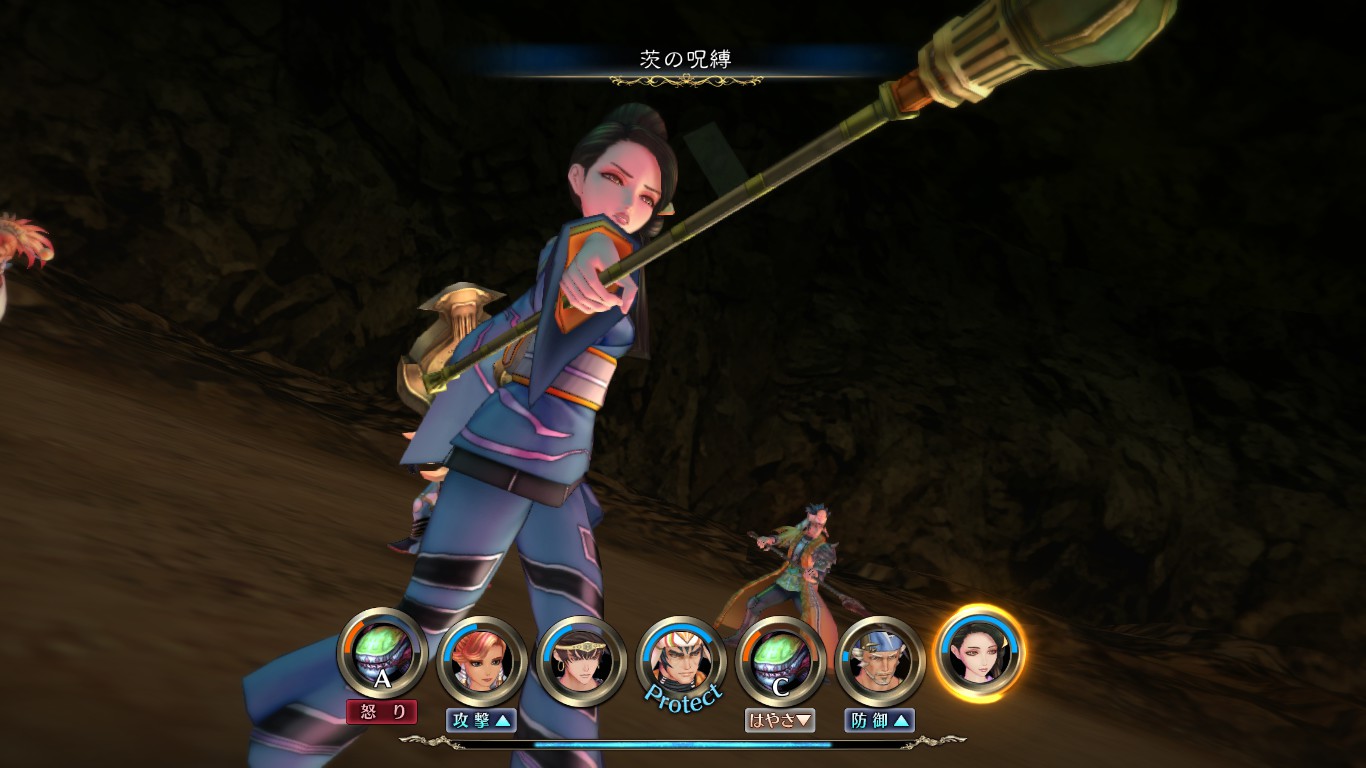The image size is (1366, 768).
Task: Pick enemy C portrait in the timeline
Action: 780,659
